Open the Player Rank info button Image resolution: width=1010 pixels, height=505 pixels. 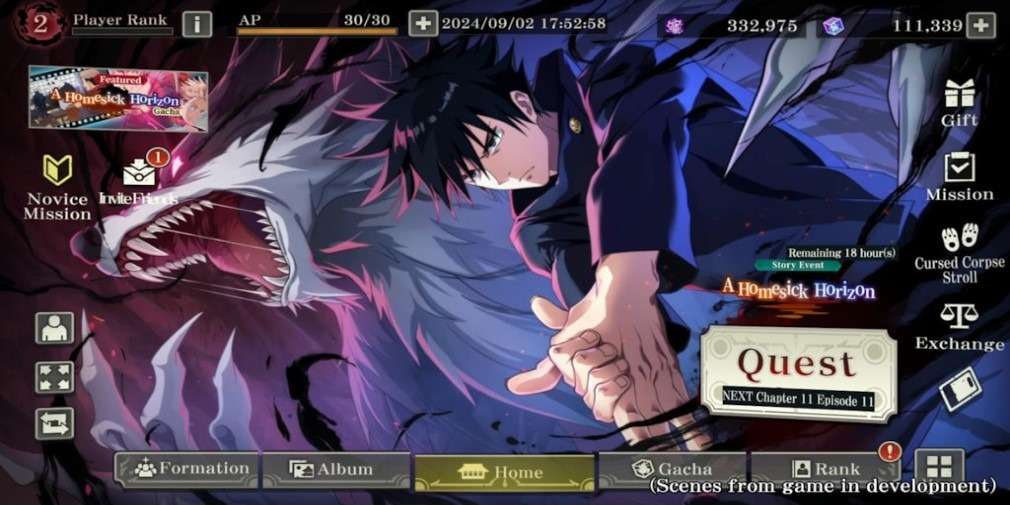[197, 23]
